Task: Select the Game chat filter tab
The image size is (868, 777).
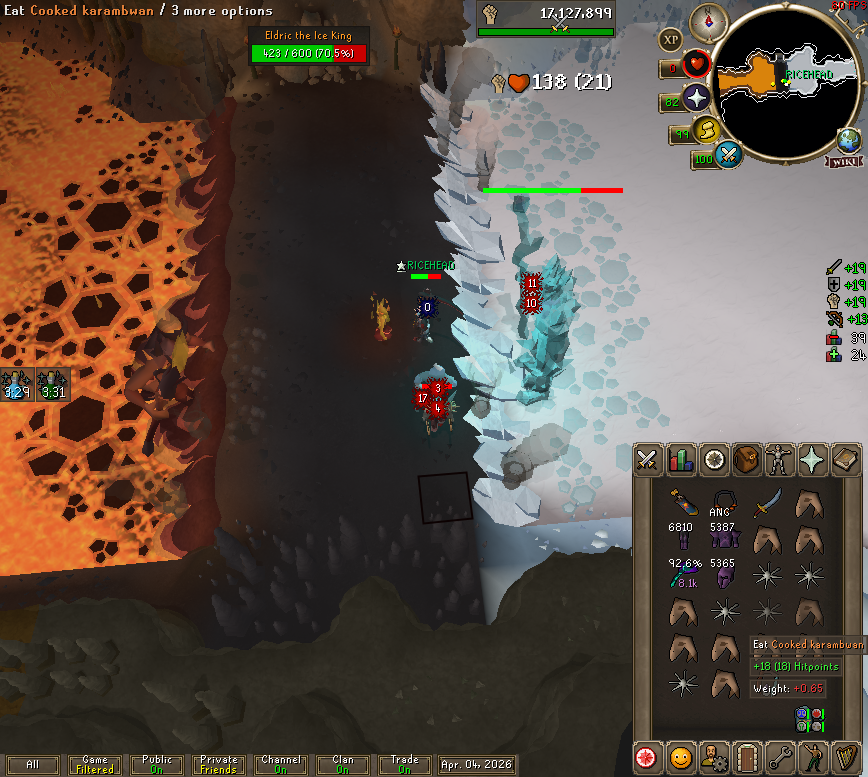Action: pos(95,765)
